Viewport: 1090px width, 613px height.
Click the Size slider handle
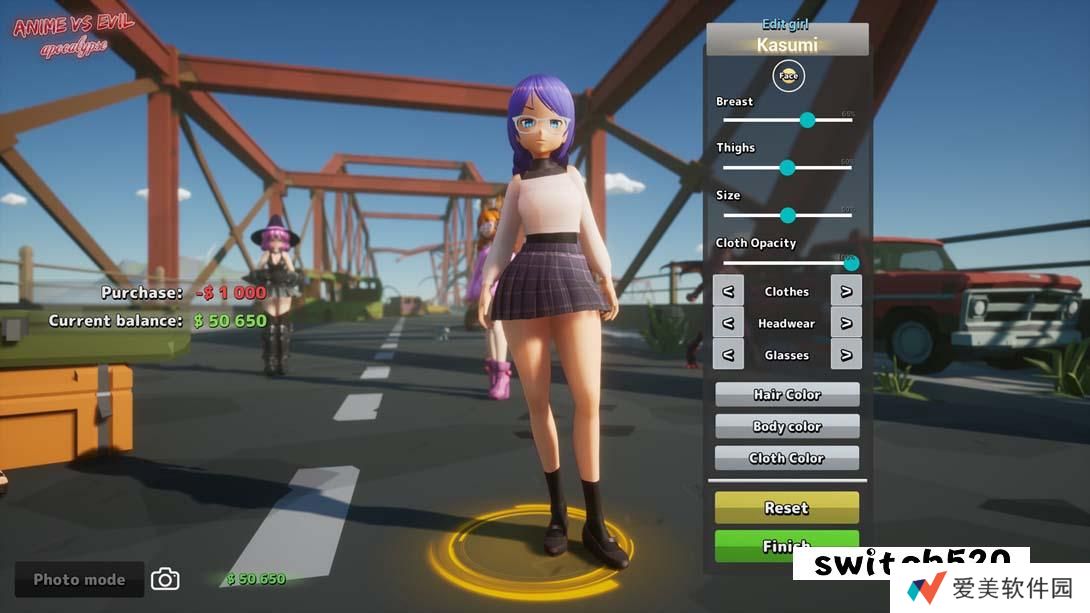787,215
